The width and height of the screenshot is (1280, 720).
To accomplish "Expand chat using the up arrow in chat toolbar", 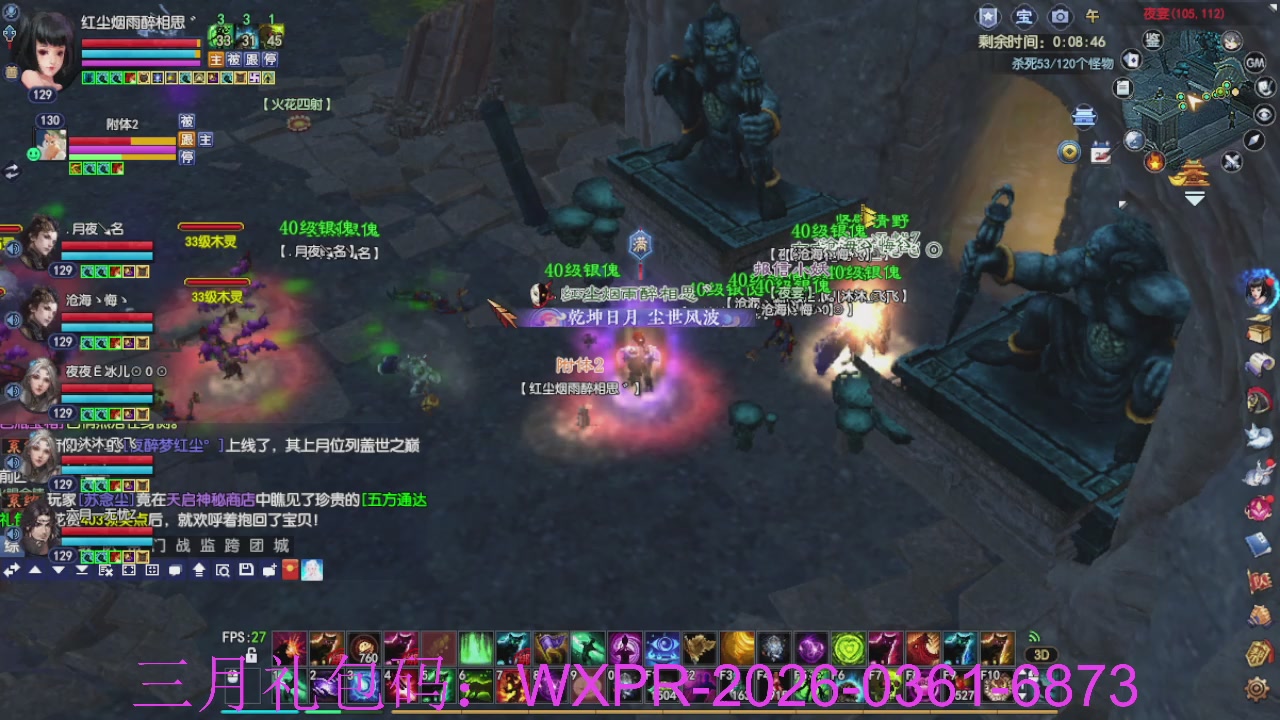I will coord(34,571).
